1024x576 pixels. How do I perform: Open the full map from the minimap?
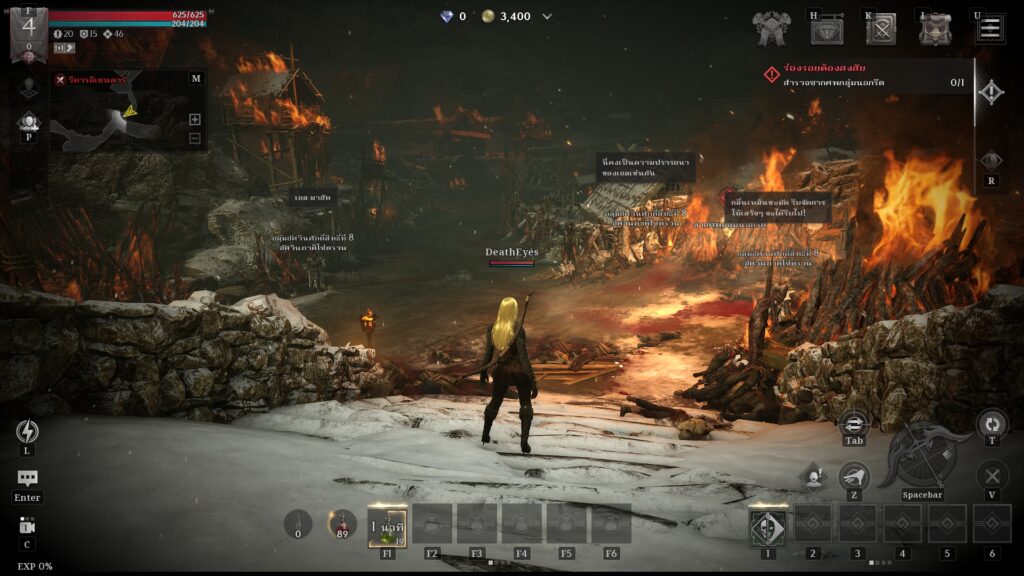[195, 78]
